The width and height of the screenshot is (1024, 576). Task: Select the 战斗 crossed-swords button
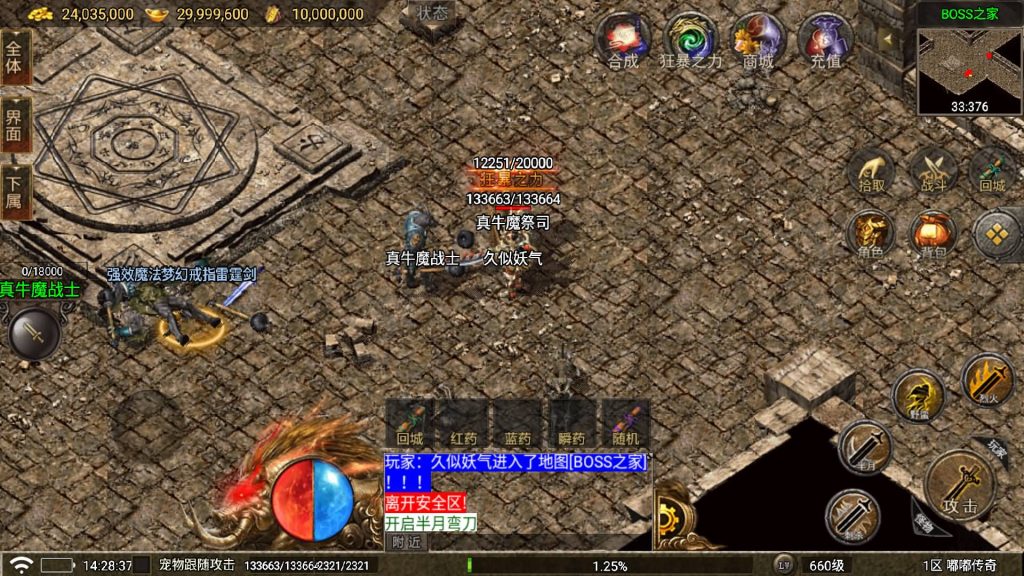[934, 171]
